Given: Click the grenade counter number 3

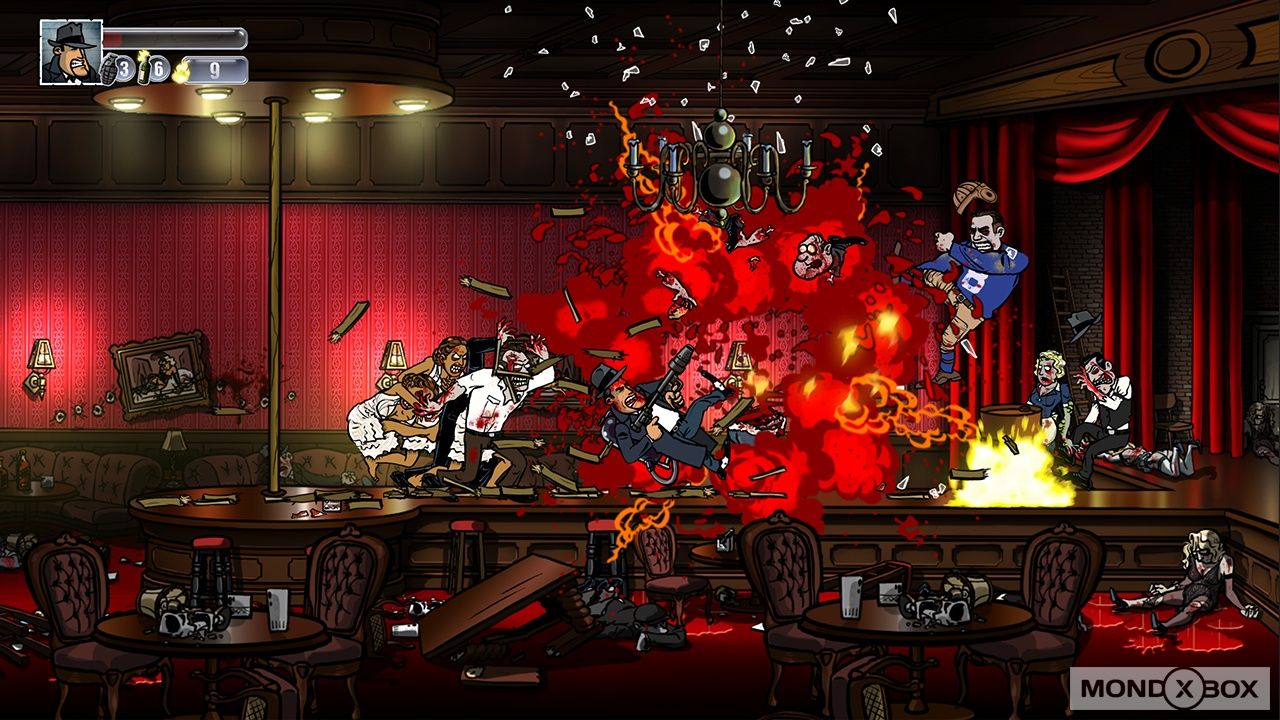Looking at the screenshot, I should [x=123, y=67].
